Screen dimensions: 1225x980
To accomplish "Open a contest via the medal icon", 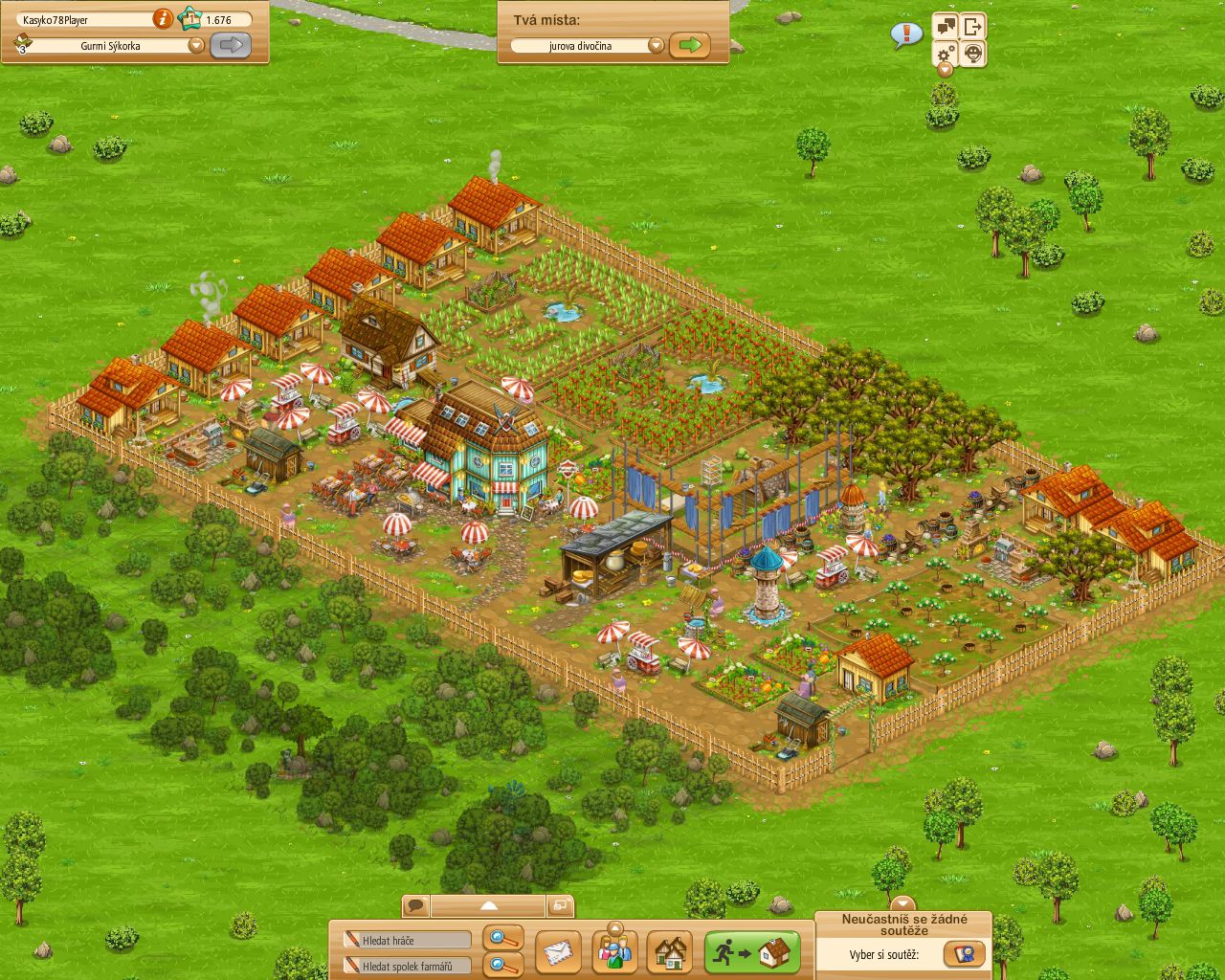I will (x=966, y=954).
